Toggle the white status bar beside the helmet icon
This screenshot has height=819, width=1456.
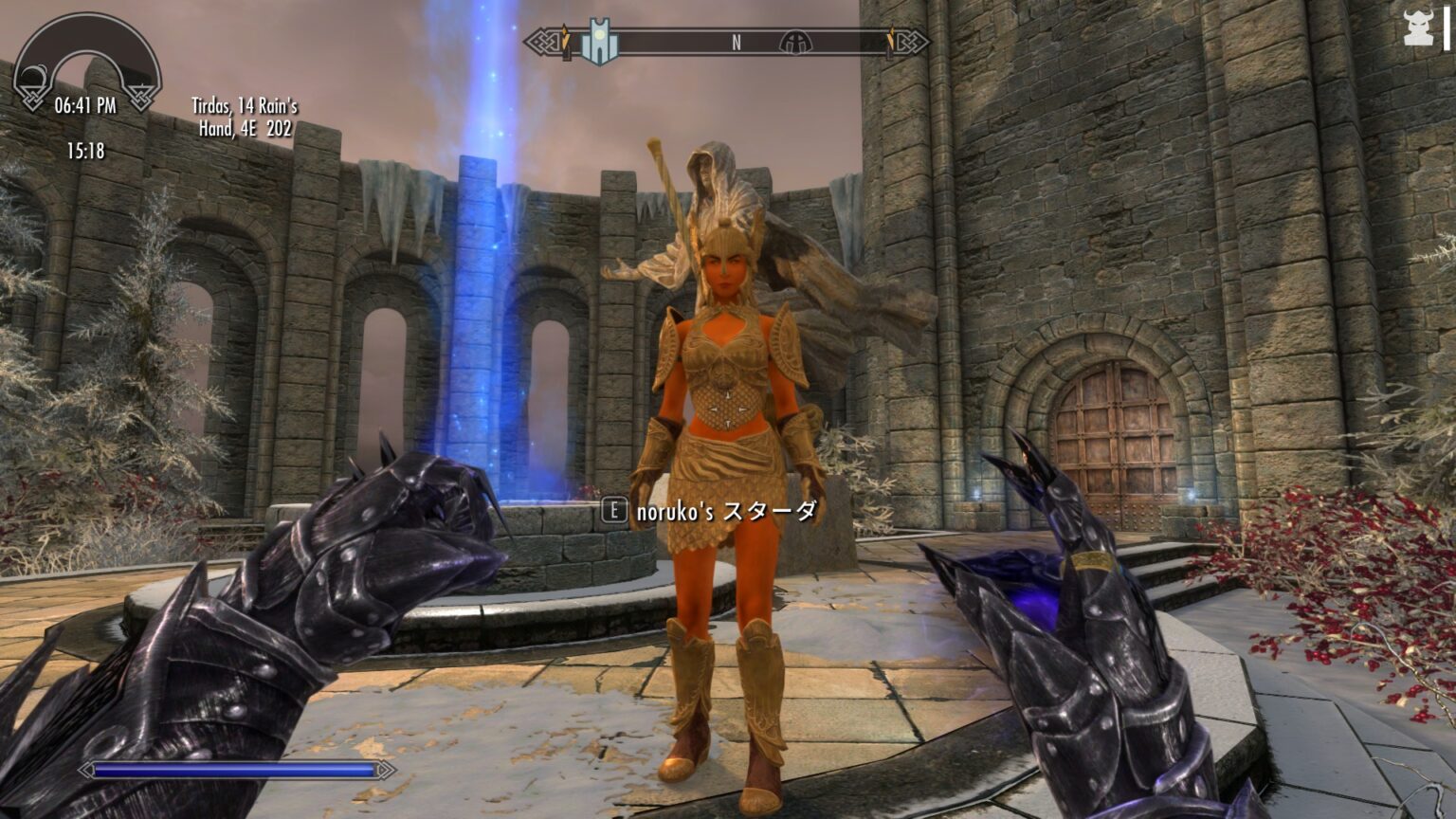(1447, 27)
